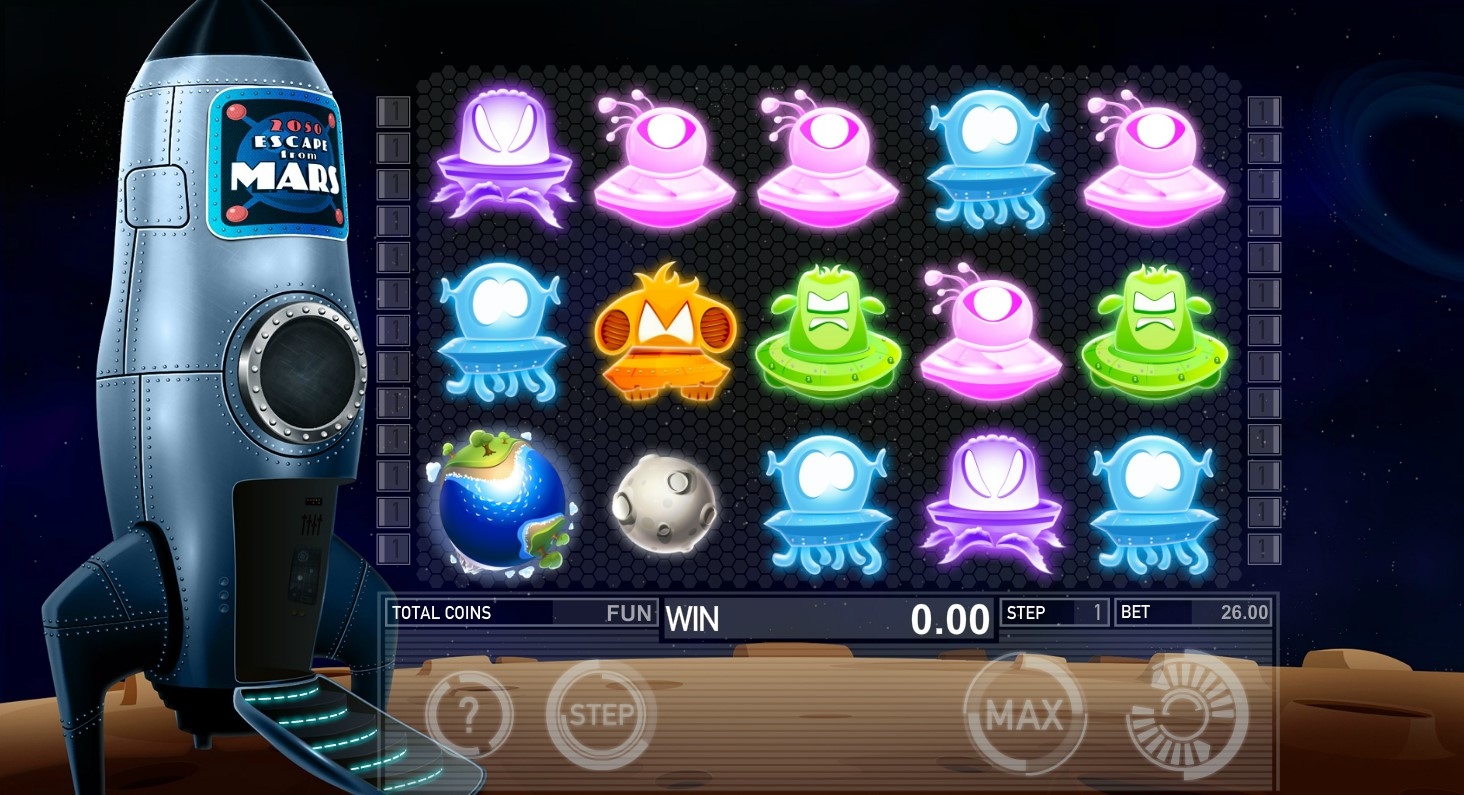Set the maximum bet with MAX

[1023, 714]
